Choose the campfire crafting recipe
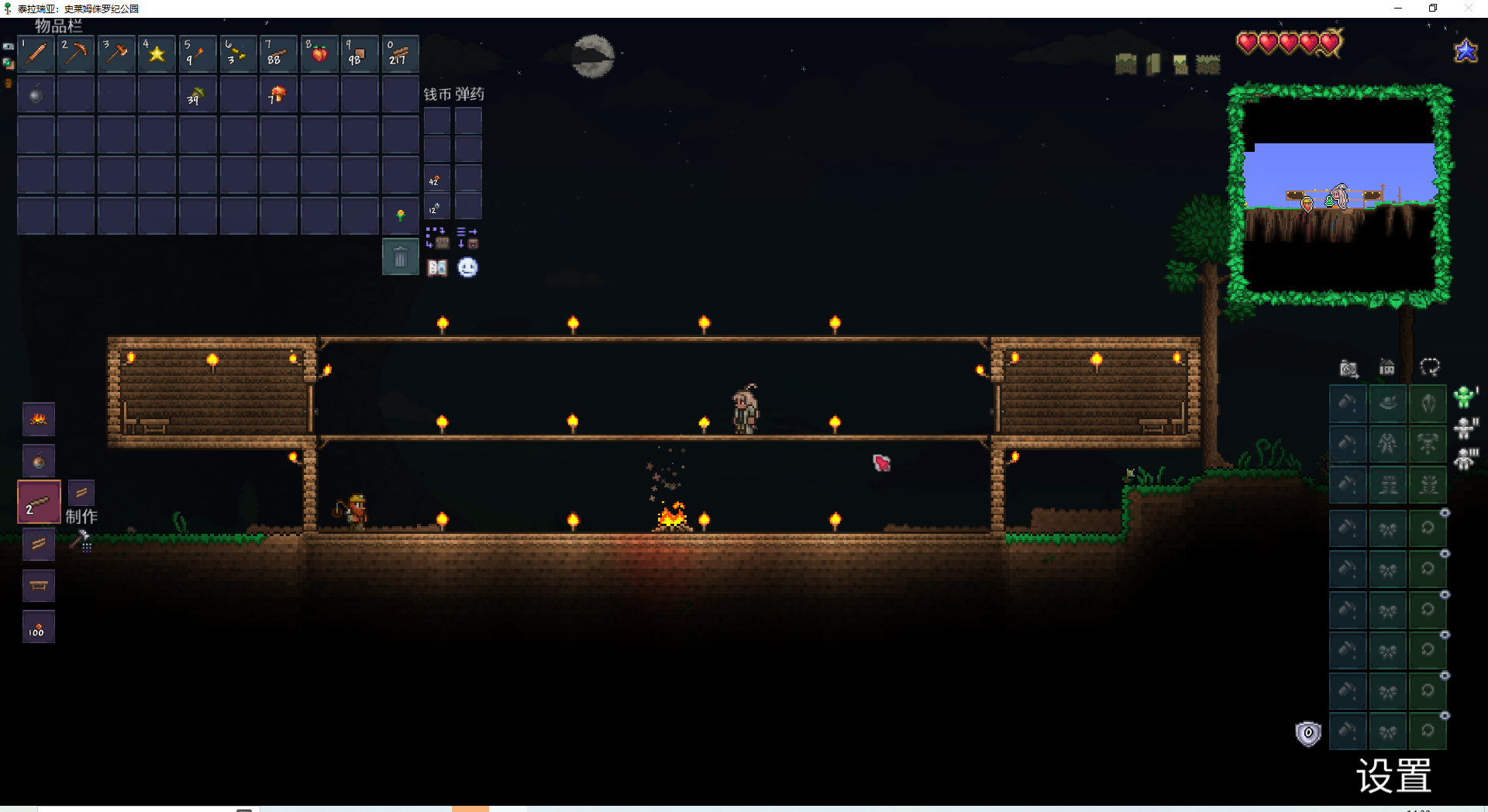This screenshot has height=812, width=1488. coord(39,420)
